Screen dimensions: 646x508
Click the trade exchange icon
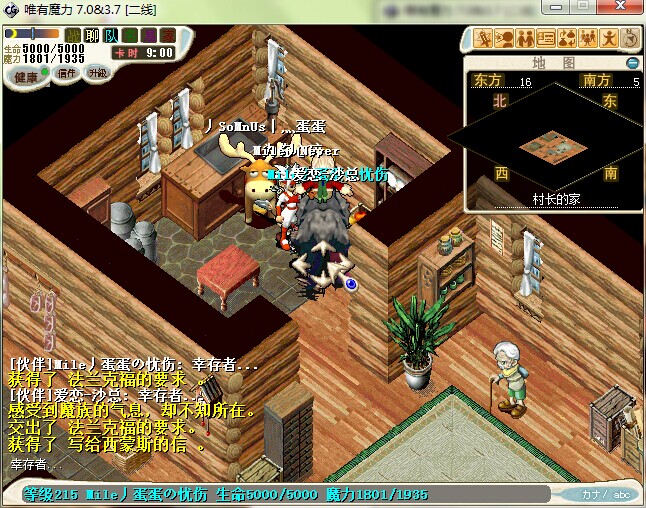point(567,40)
